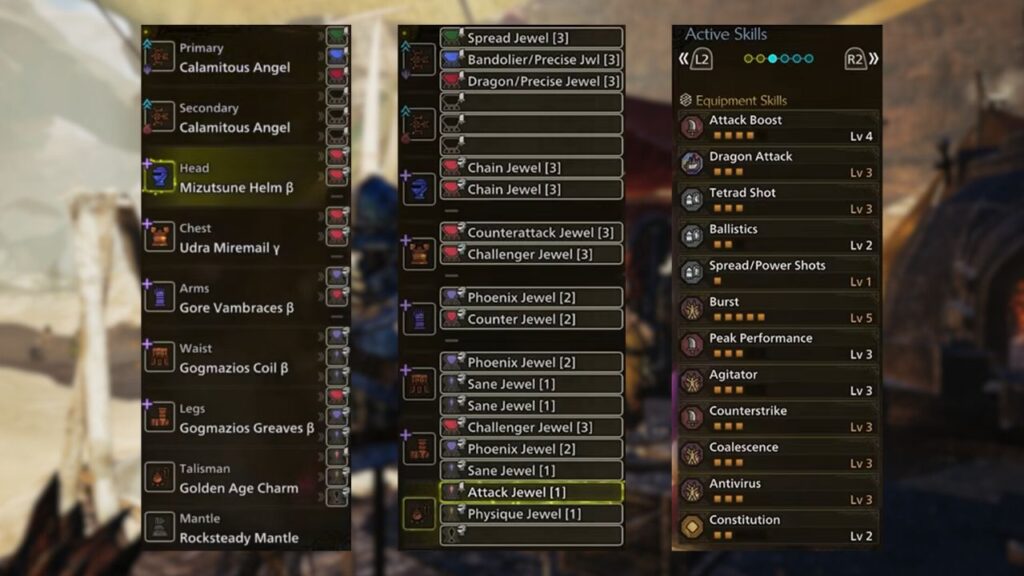Select the Primary Calamitous Angel weapon
This screenshot has width=1024, height=576.
click(x=234, y=58)
